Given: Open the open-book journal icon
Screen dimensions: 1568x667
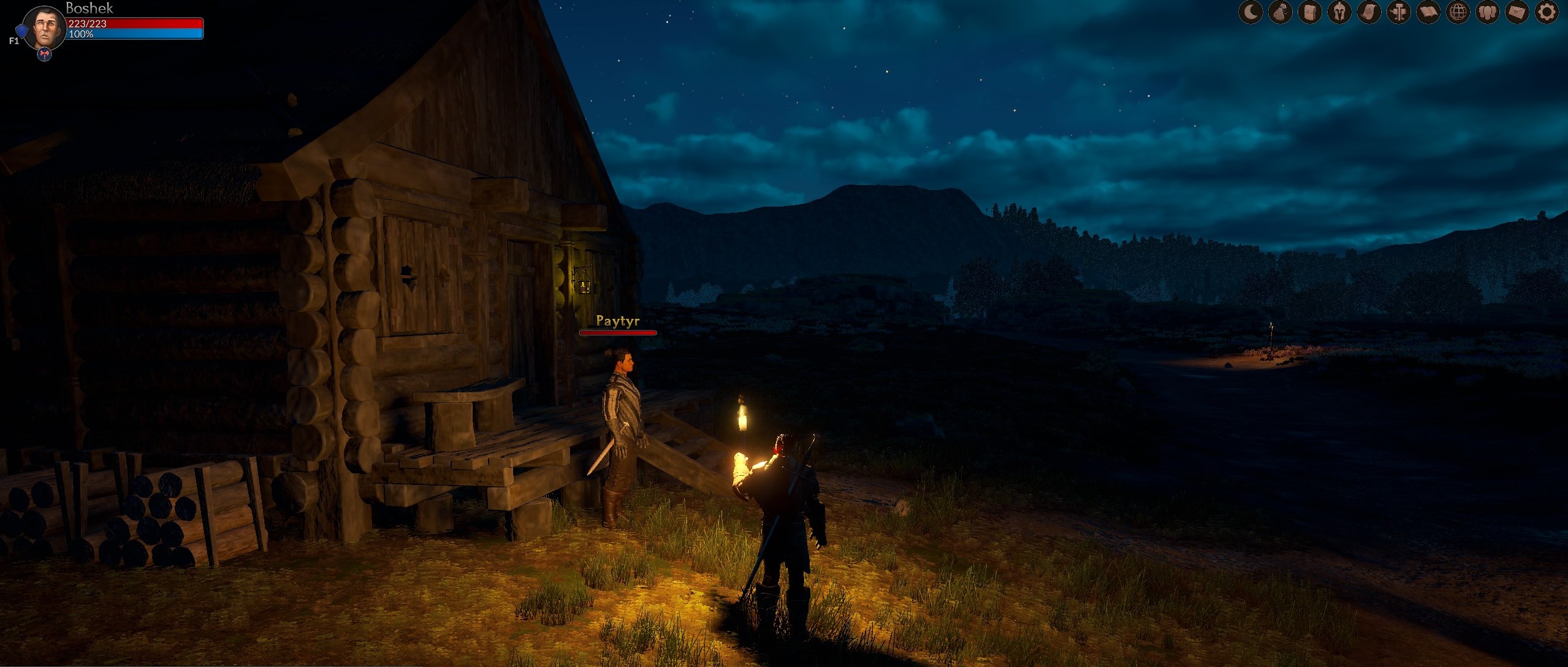Looking at the screenshot, I should [1428, 12].
